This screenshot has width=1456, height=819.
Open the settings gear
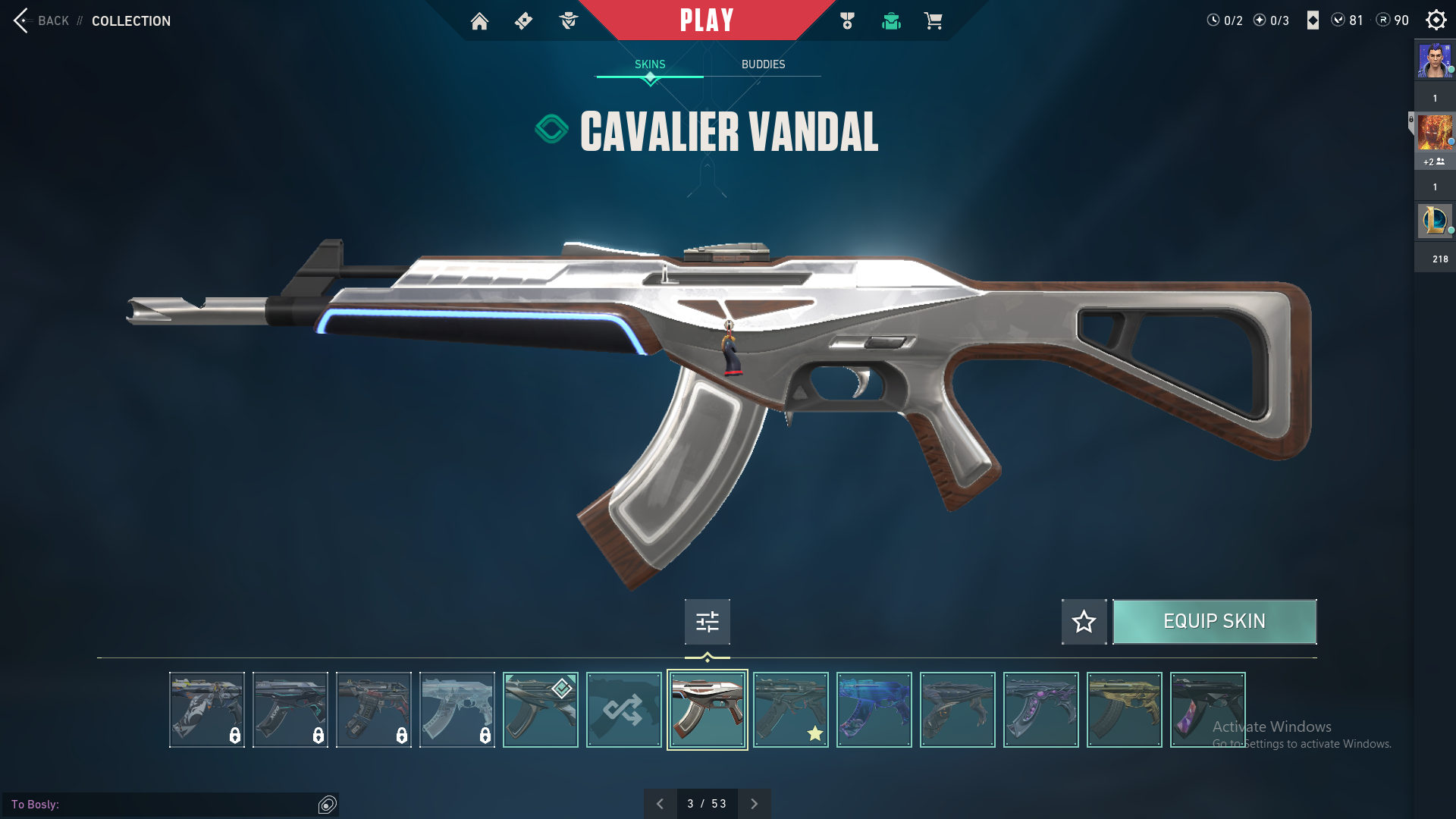tap(1436, 20)
